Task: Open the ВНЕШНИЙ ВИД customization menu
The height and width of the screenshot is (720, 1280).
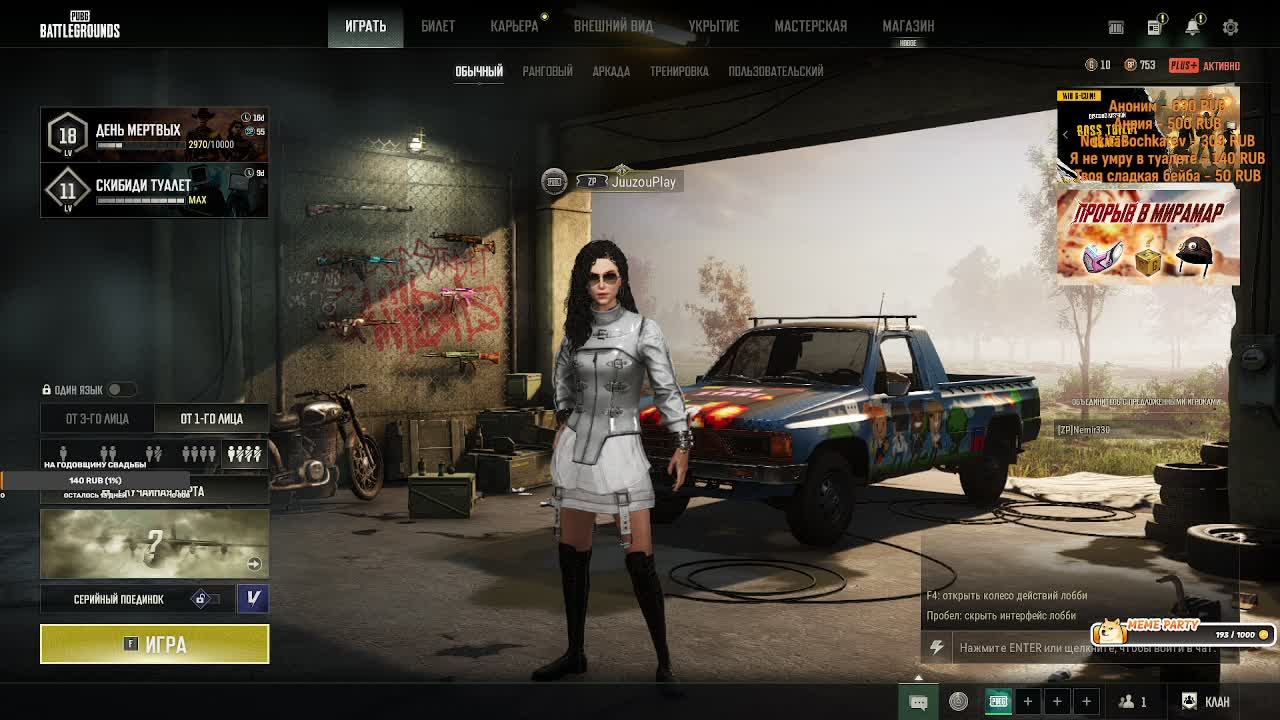Action: (613, 26)
